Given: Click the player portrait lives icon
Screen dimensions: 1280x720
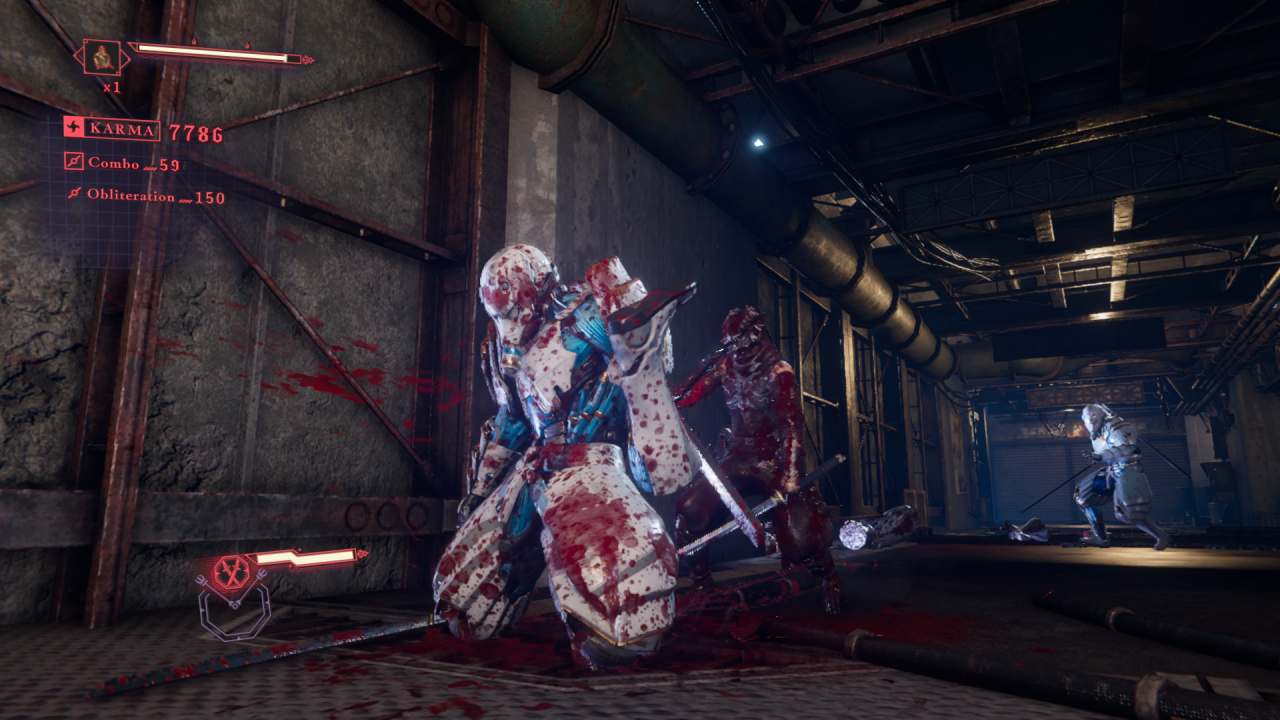Looking at the screenshot, I should coord(102,58).
